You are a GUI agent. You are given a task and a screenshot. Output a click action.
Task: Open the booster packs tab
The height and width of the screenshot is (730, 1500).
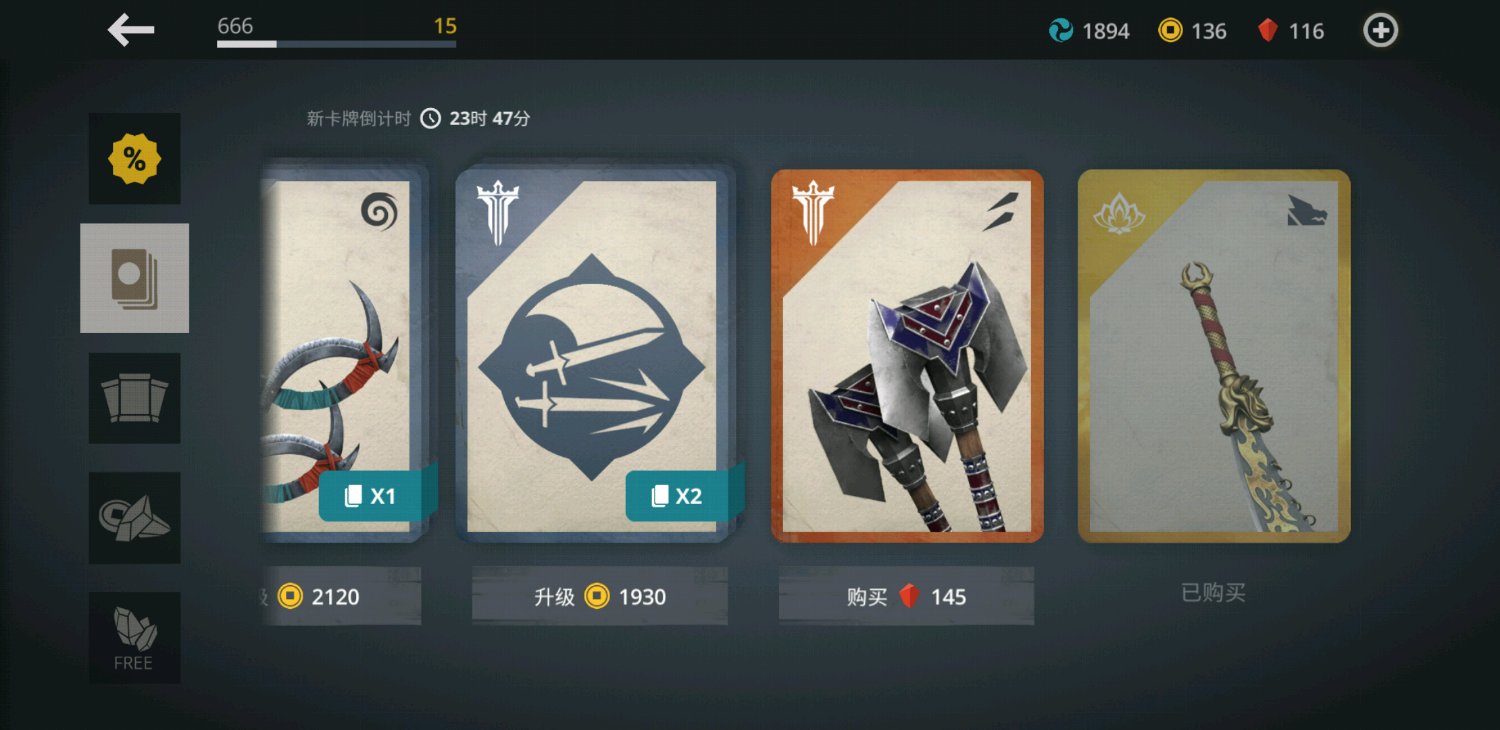(x=135, y=398)
